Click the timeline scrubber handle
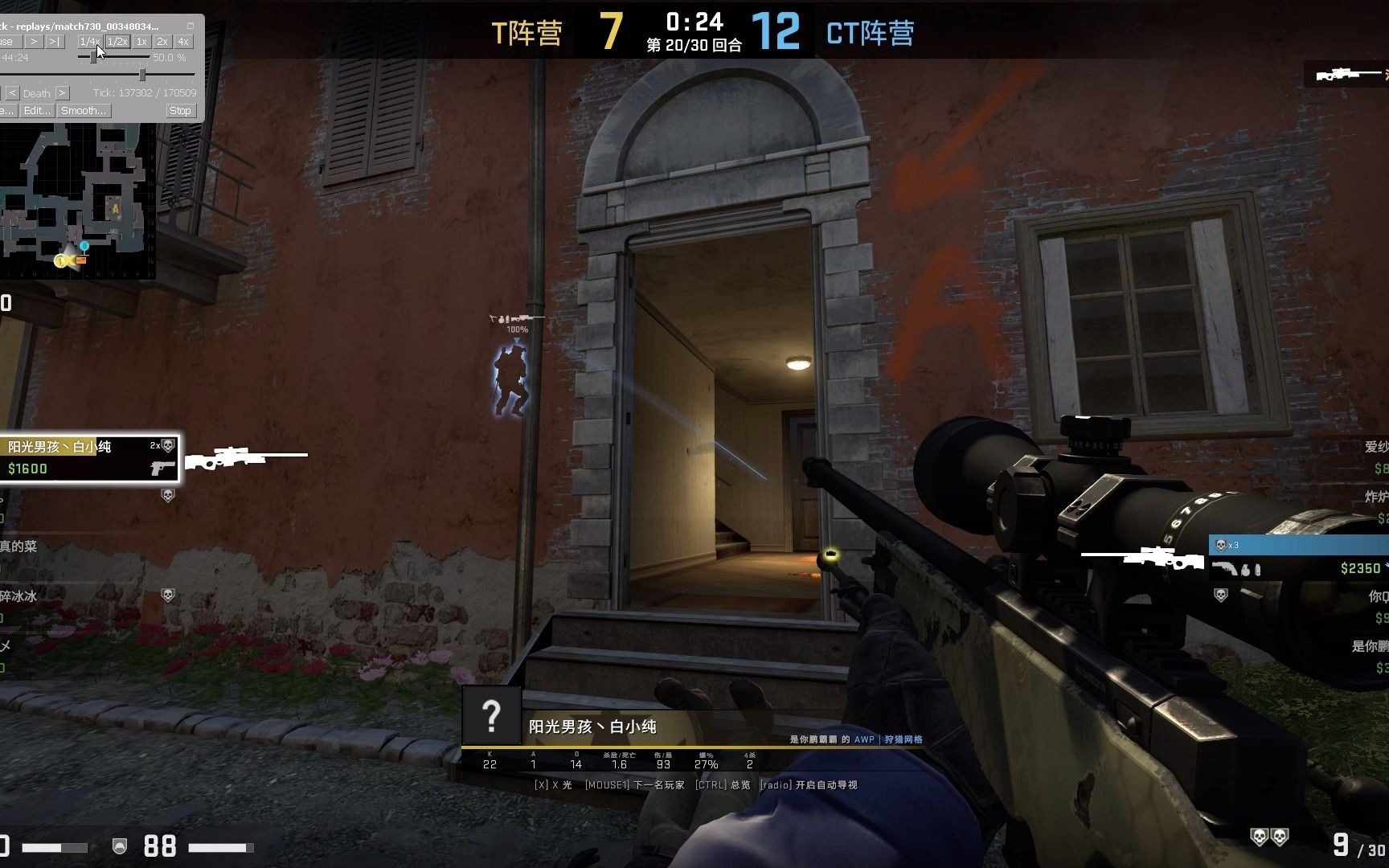The image size is (1389, 868). [x=143, y=76]
